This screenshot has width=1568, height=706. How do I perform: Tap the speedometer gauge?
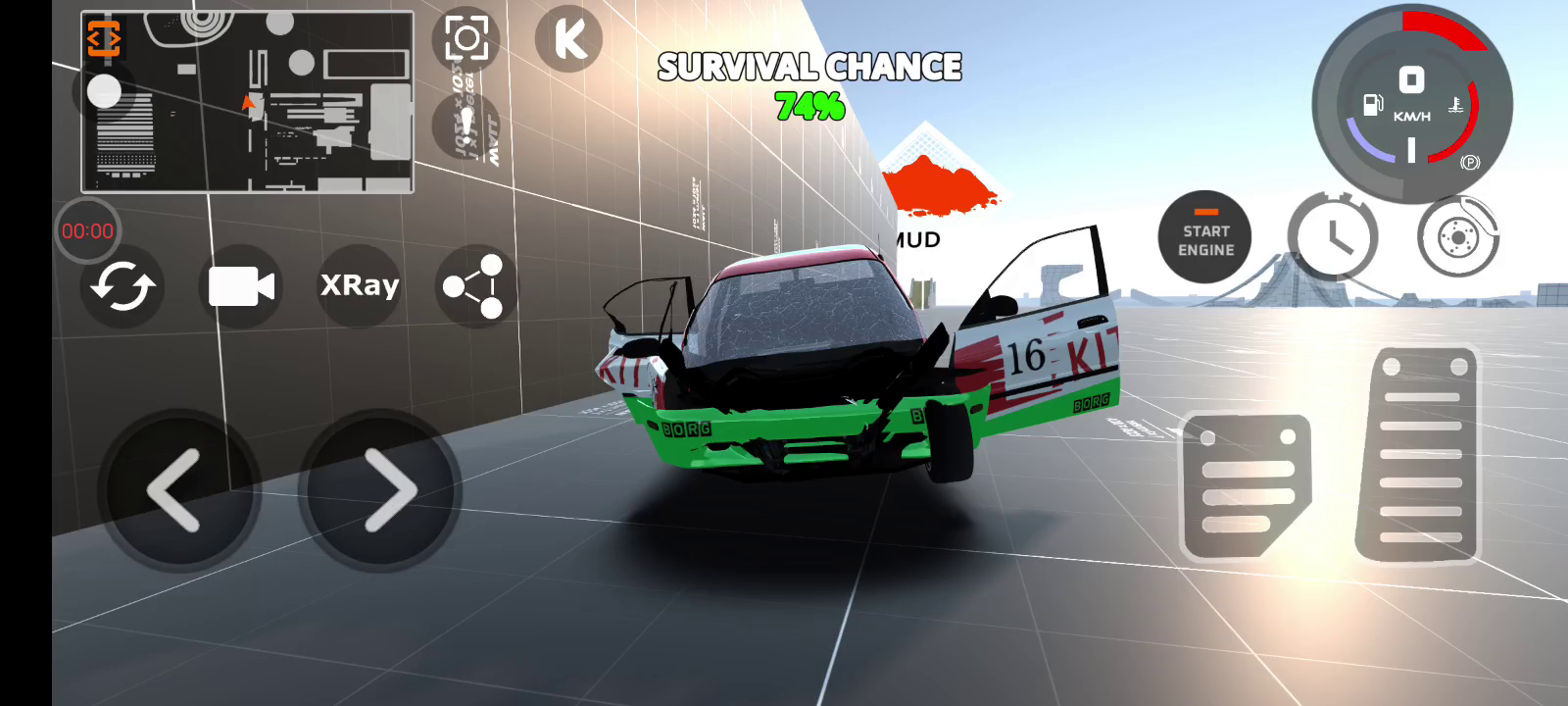[1412, 104]
